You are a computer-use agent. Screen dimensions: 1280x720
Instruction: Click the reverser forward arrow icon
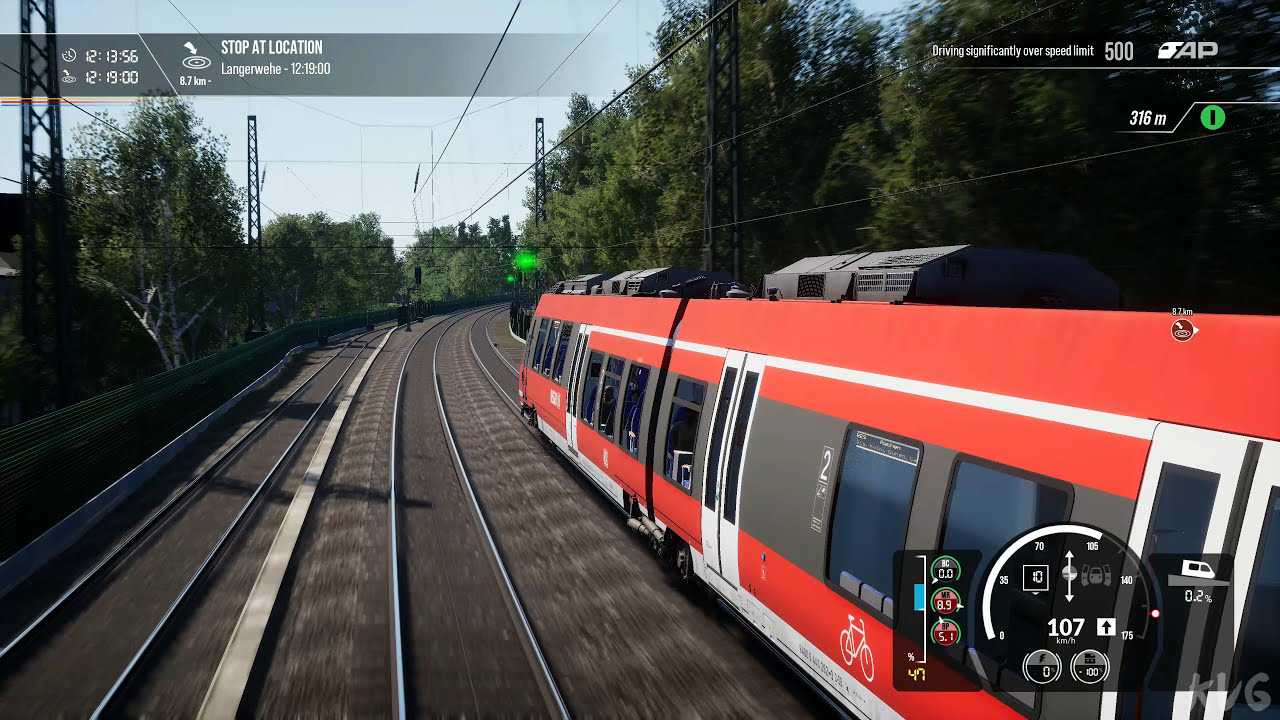[1106, 627]
